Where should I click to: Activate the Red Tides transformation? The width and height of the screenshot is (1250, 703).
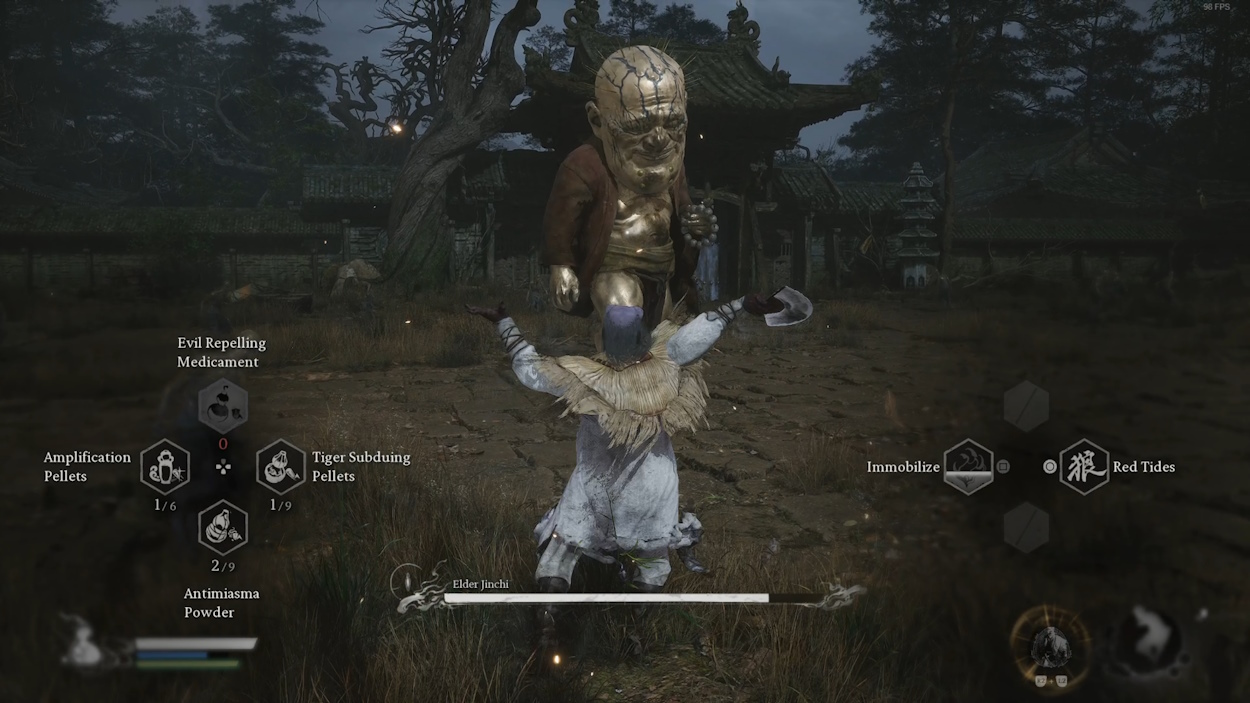(x=1084, y=467)
